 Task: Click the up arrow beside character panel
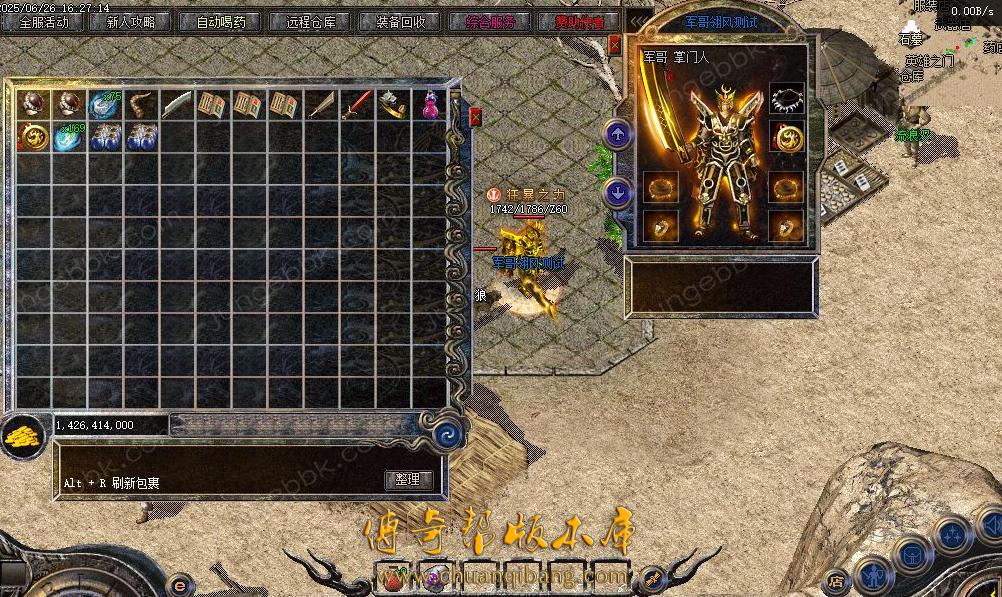618,135
